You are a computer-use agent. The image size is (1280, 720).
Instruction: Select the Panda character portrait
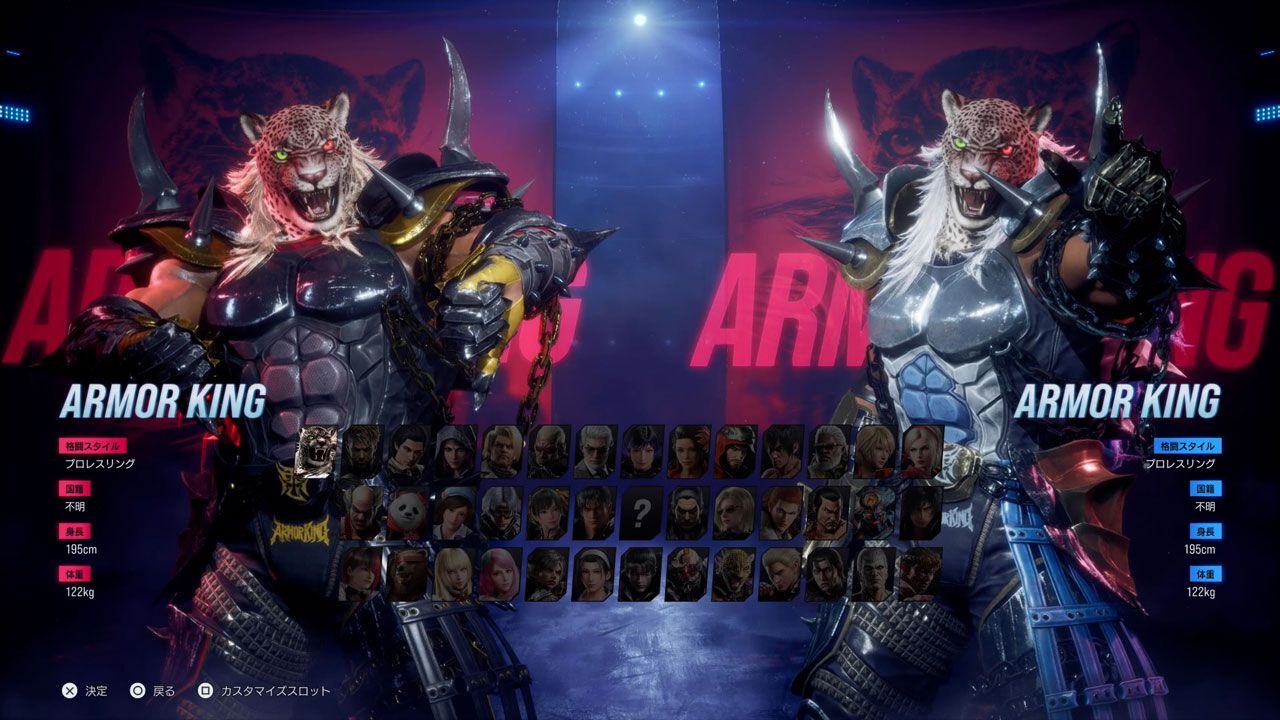pos(408,512)
